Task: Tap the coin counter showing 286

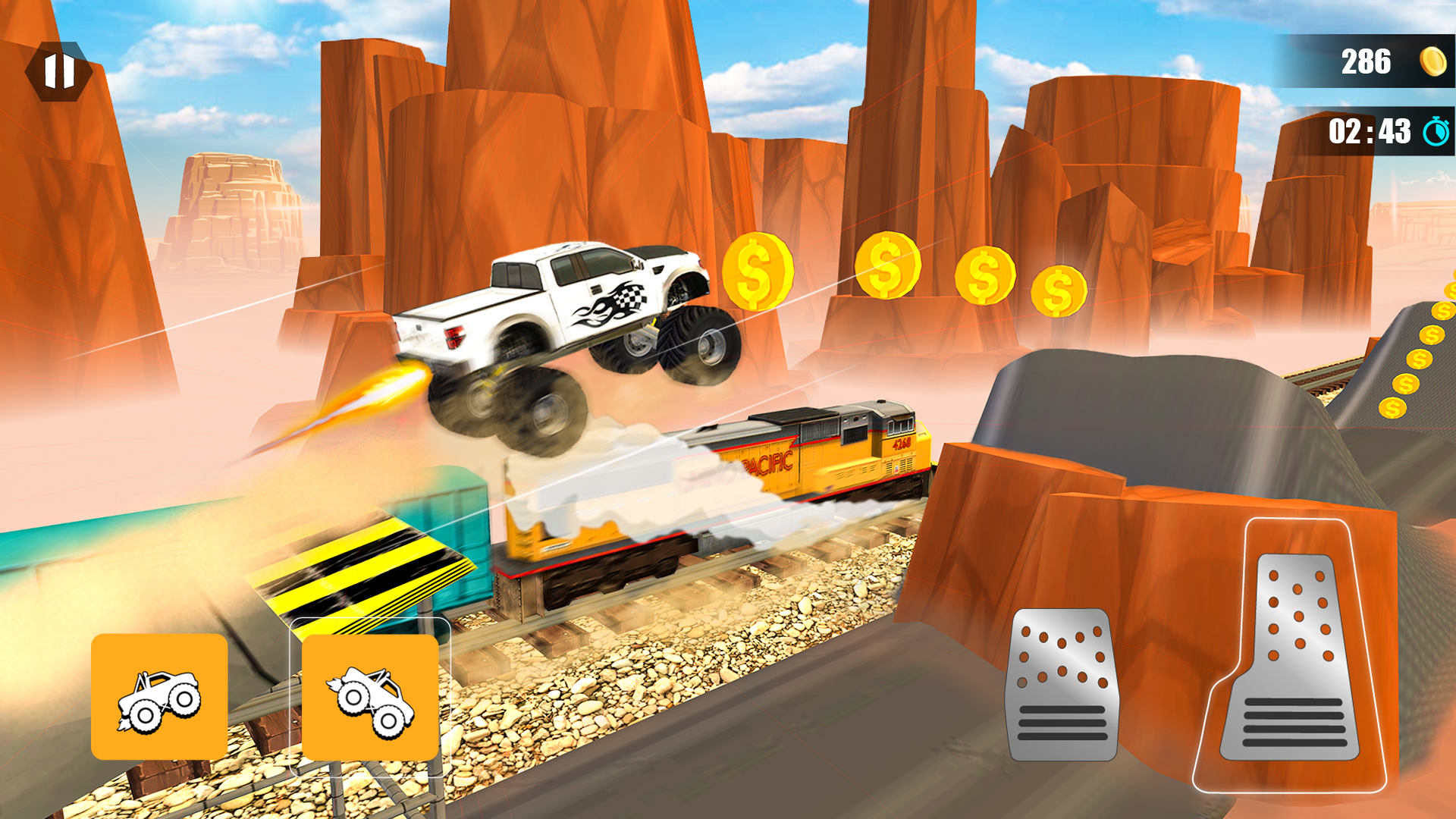Action: (x=1365, y=62)
